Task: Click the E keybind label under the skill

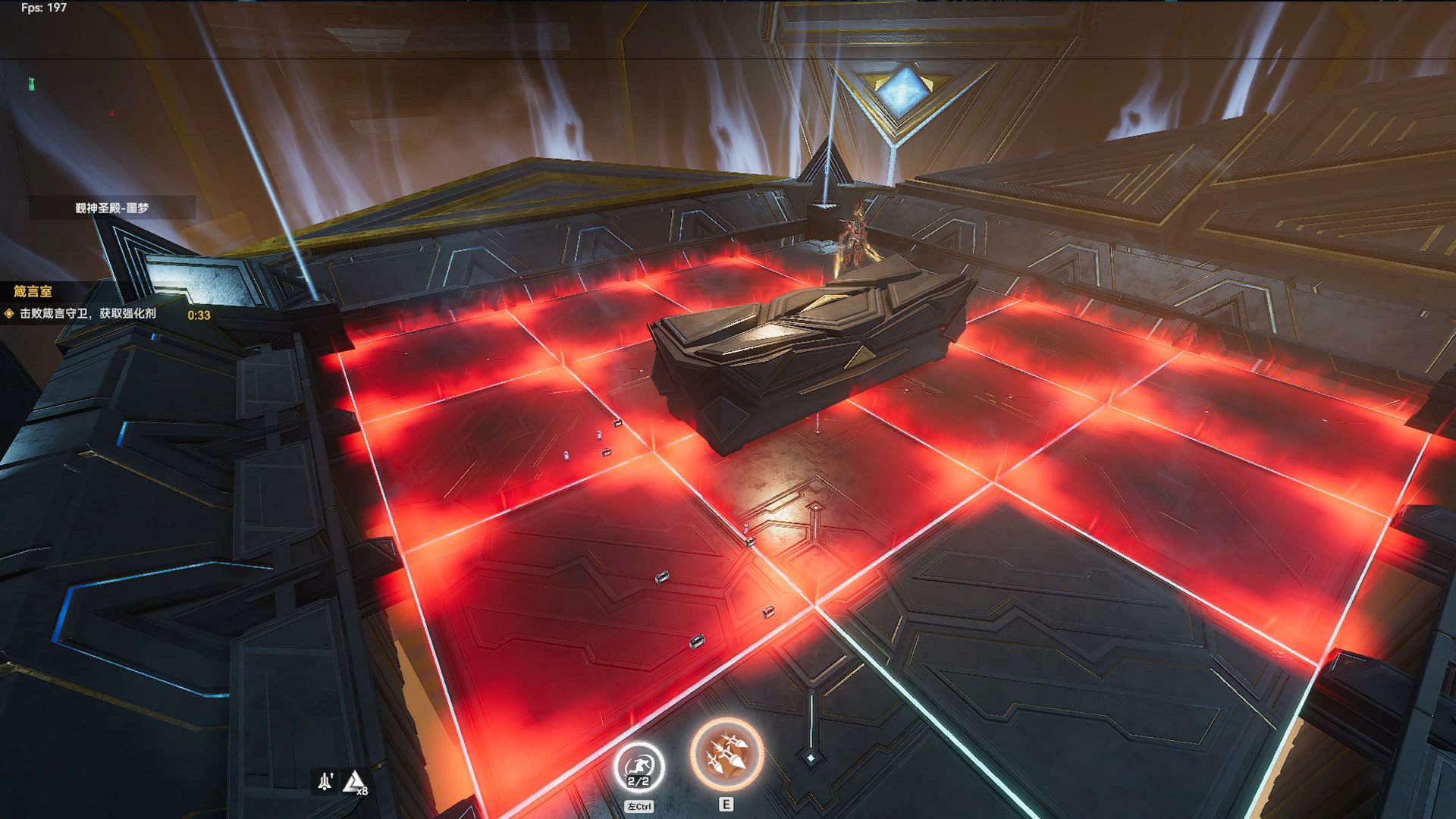Action: tap(726, 805)
